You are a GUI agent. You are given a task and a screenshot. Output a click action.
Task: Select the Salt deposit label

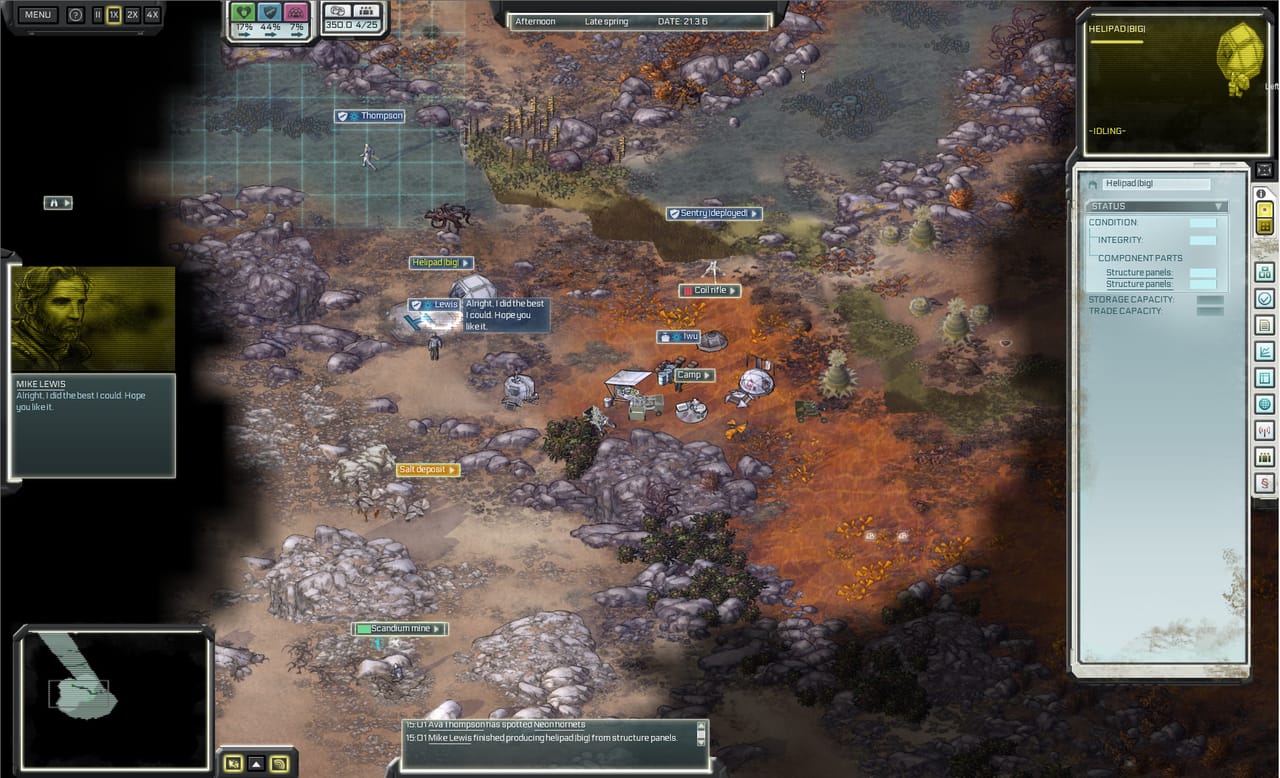(x=424, y=469)
